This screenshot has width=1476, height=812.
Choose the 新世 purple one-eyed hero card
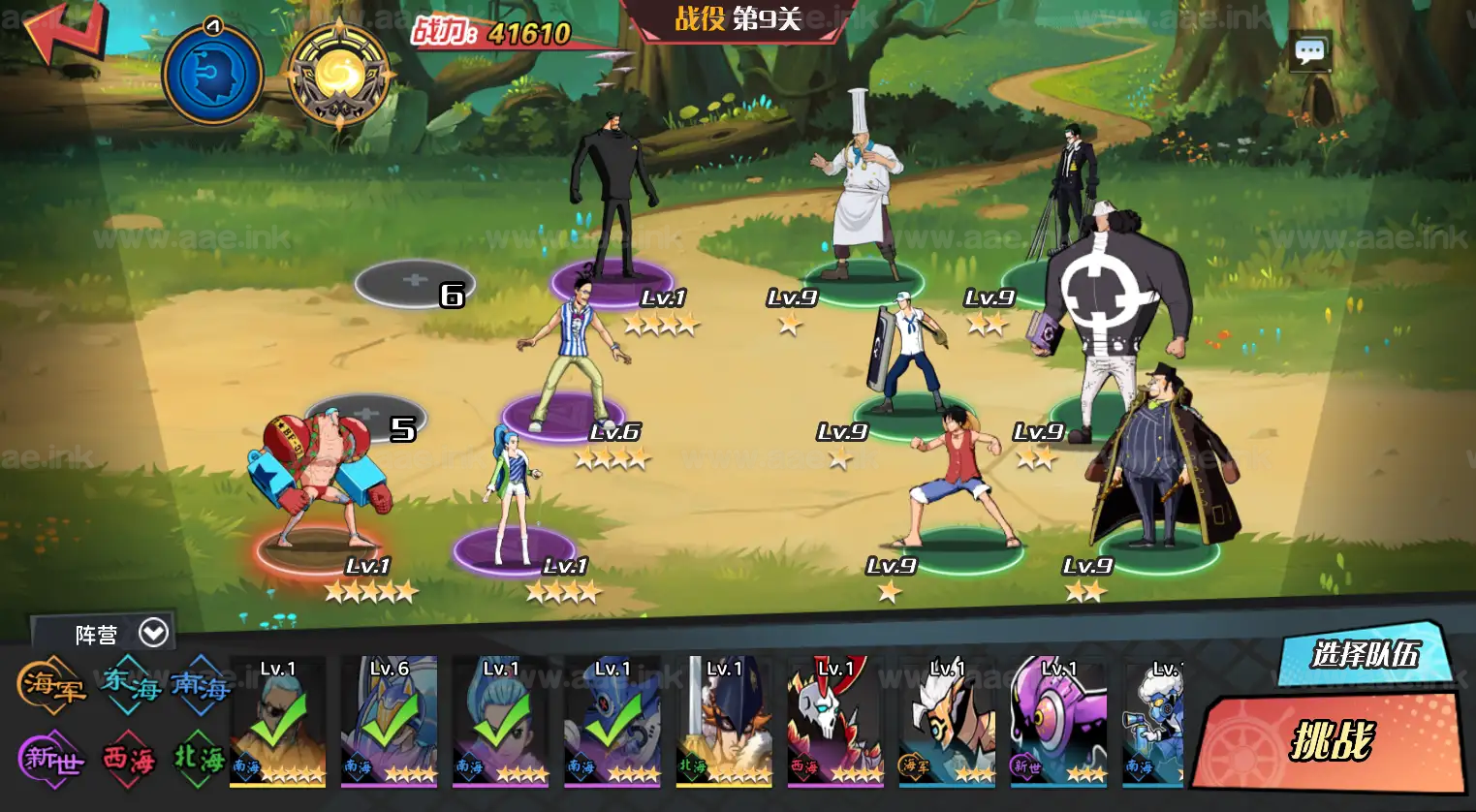(1058, 721)
